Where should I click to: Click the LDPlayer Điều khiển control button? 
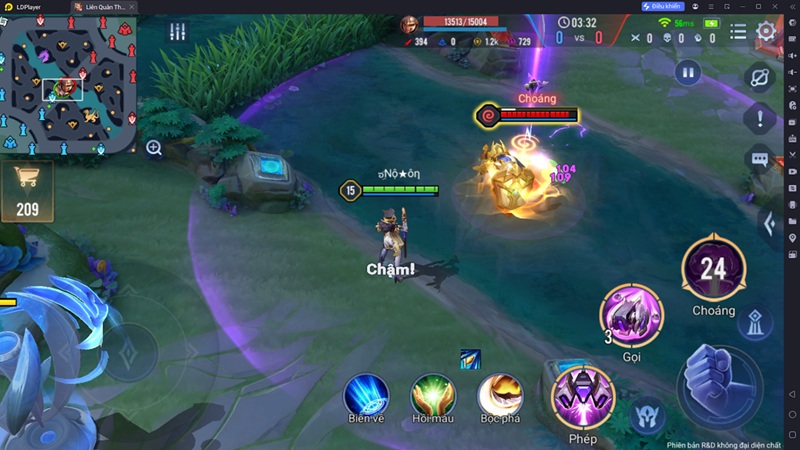pos(662,6)
